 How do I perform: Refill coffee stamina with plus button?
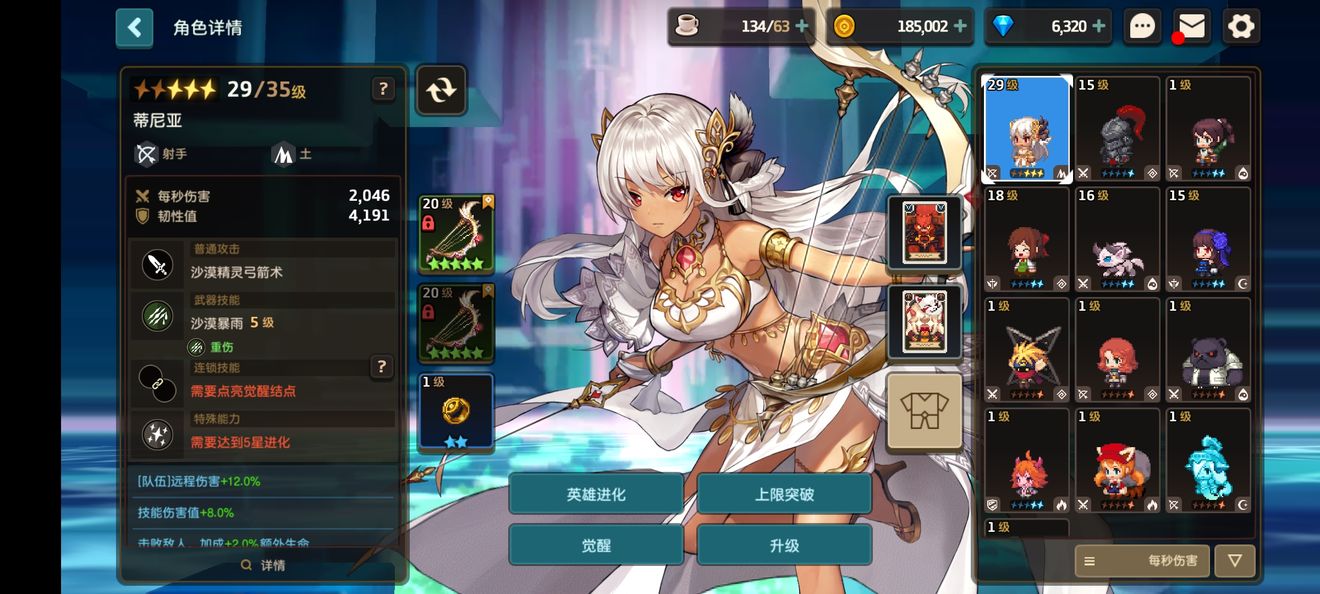(802, 27)
